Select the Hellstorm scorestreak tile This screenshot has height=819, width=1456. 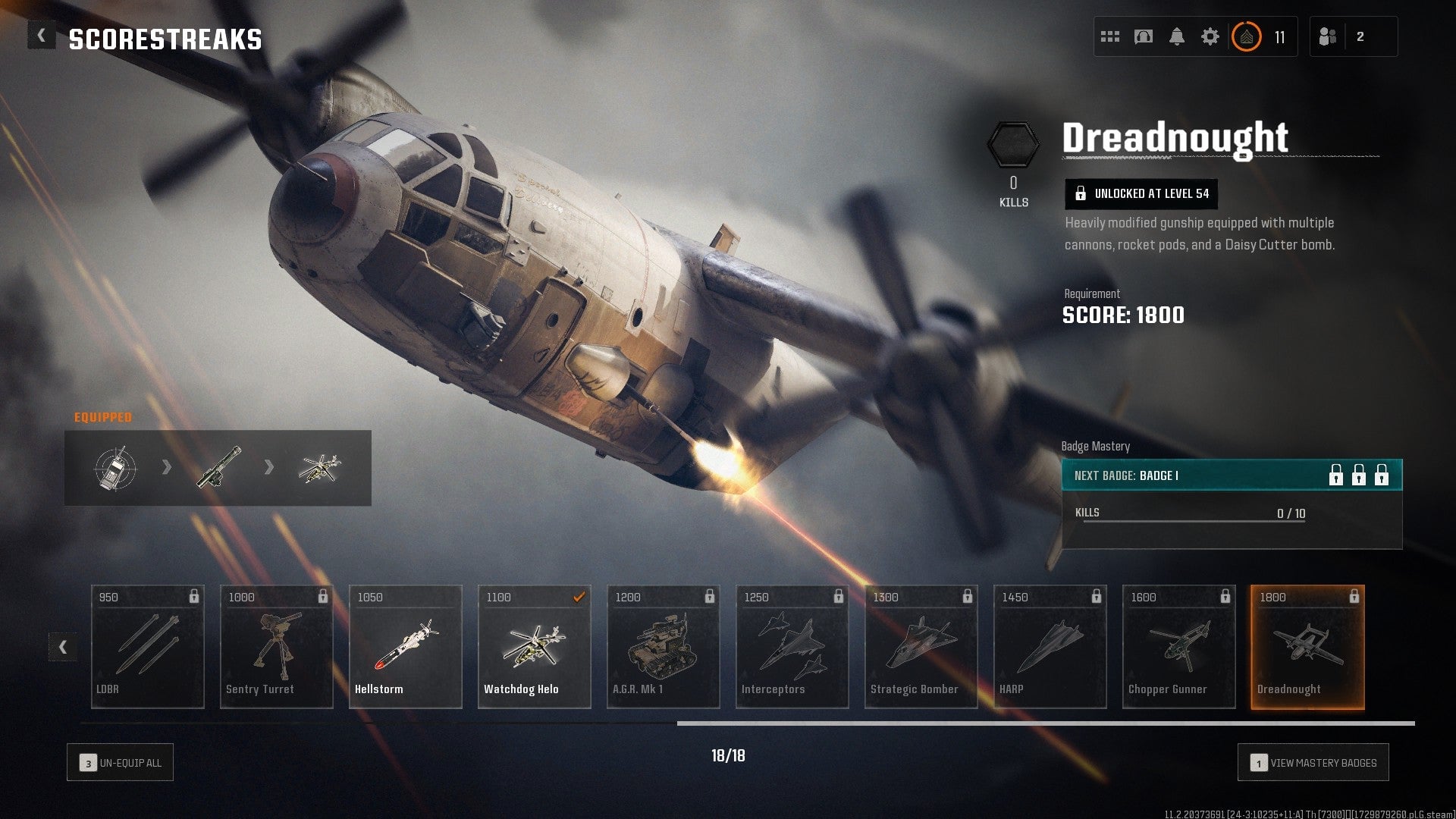pyautogui.click(x=405, y=646)
